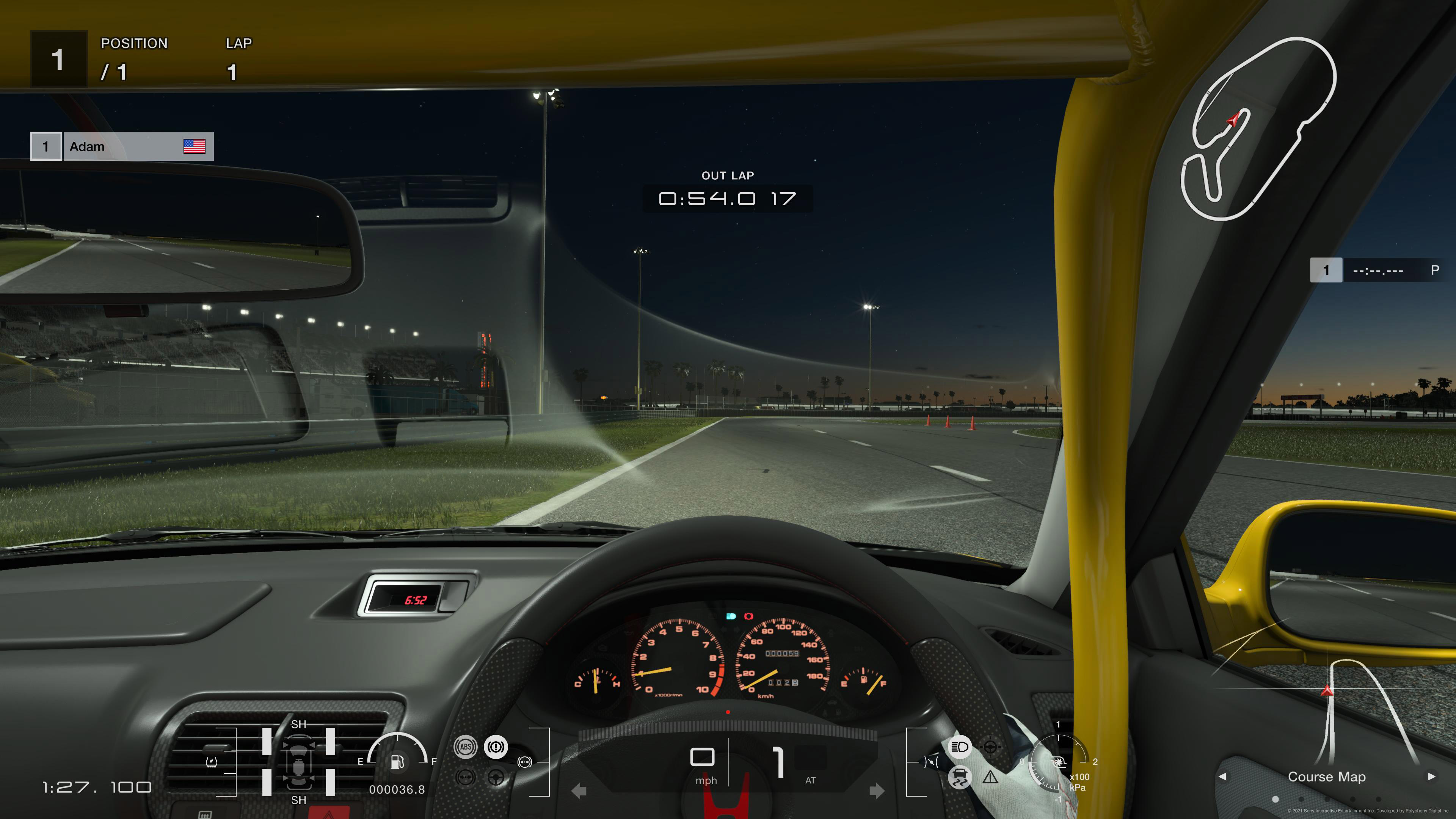1456x819 pixels.
Task: Click the left turn signal arrow
Action: (579, 791)
